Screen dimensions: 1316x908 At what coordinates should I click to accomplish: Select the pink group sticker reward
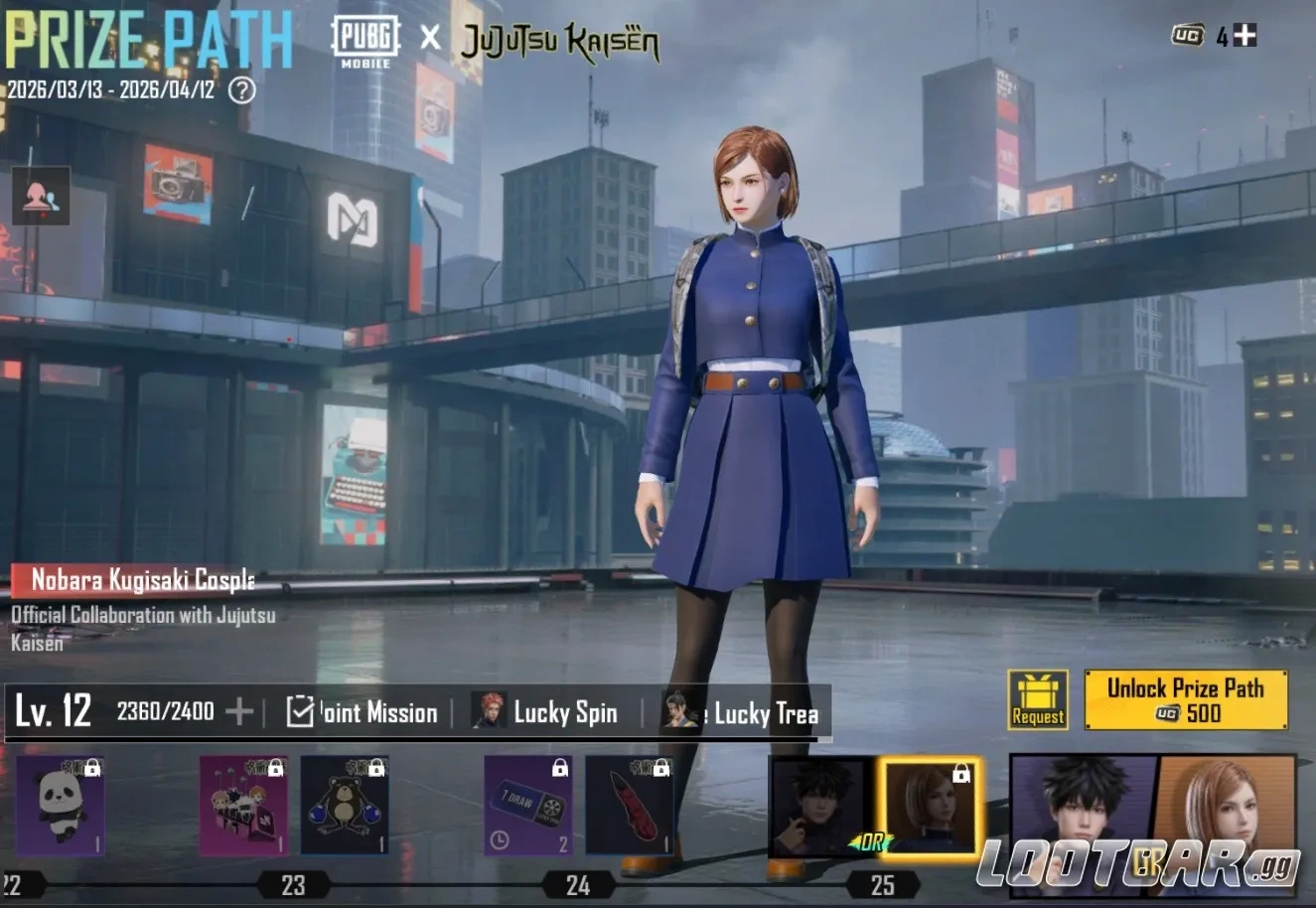[x=243, y=806]
